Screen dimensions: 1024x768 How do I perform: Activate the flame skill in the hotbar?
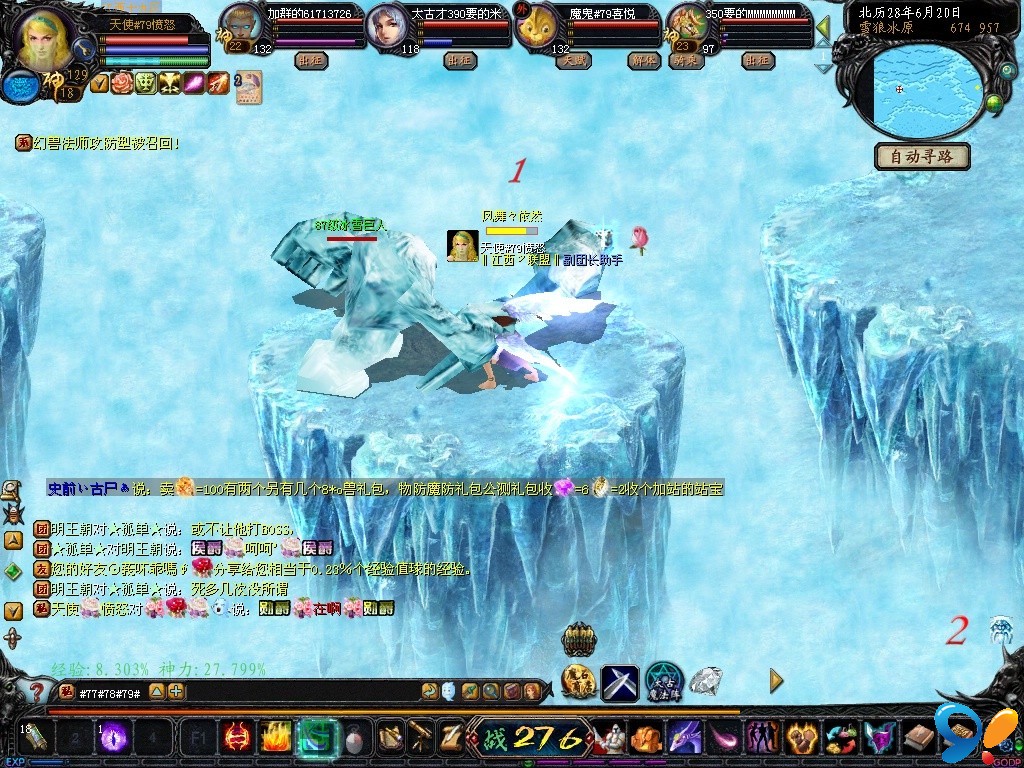275,737
